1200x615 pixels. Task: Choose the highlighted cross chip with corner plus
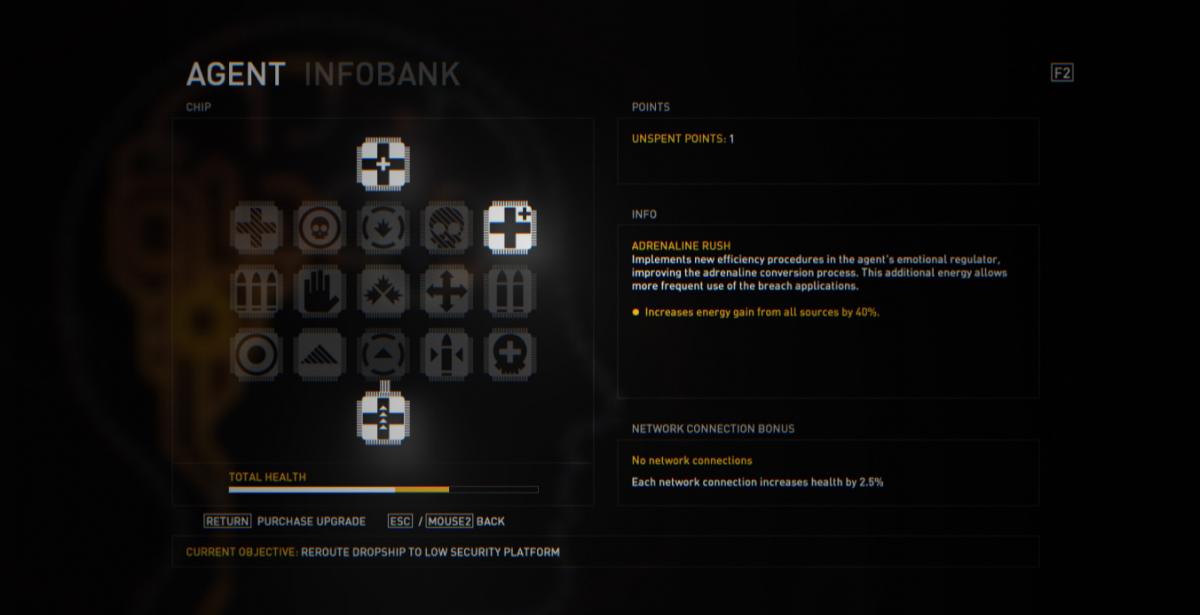pos(510,228)
